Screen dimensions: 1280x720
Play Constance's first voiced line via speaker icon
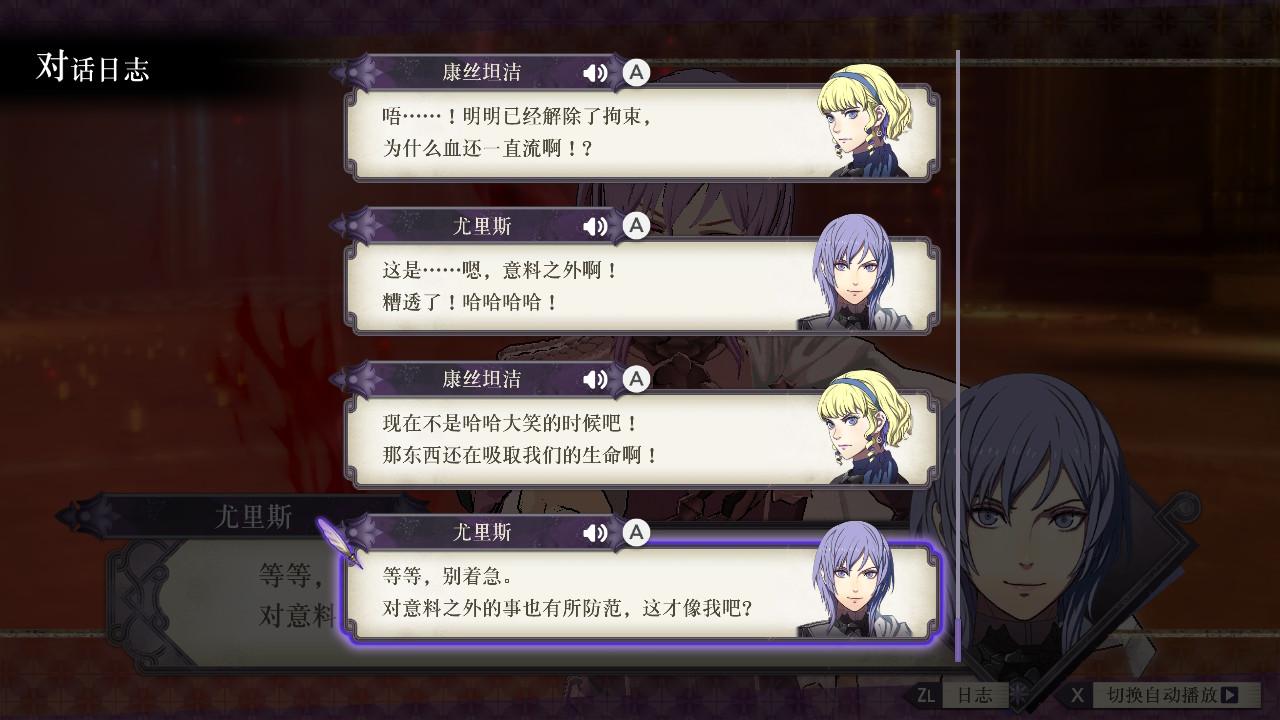596,72
